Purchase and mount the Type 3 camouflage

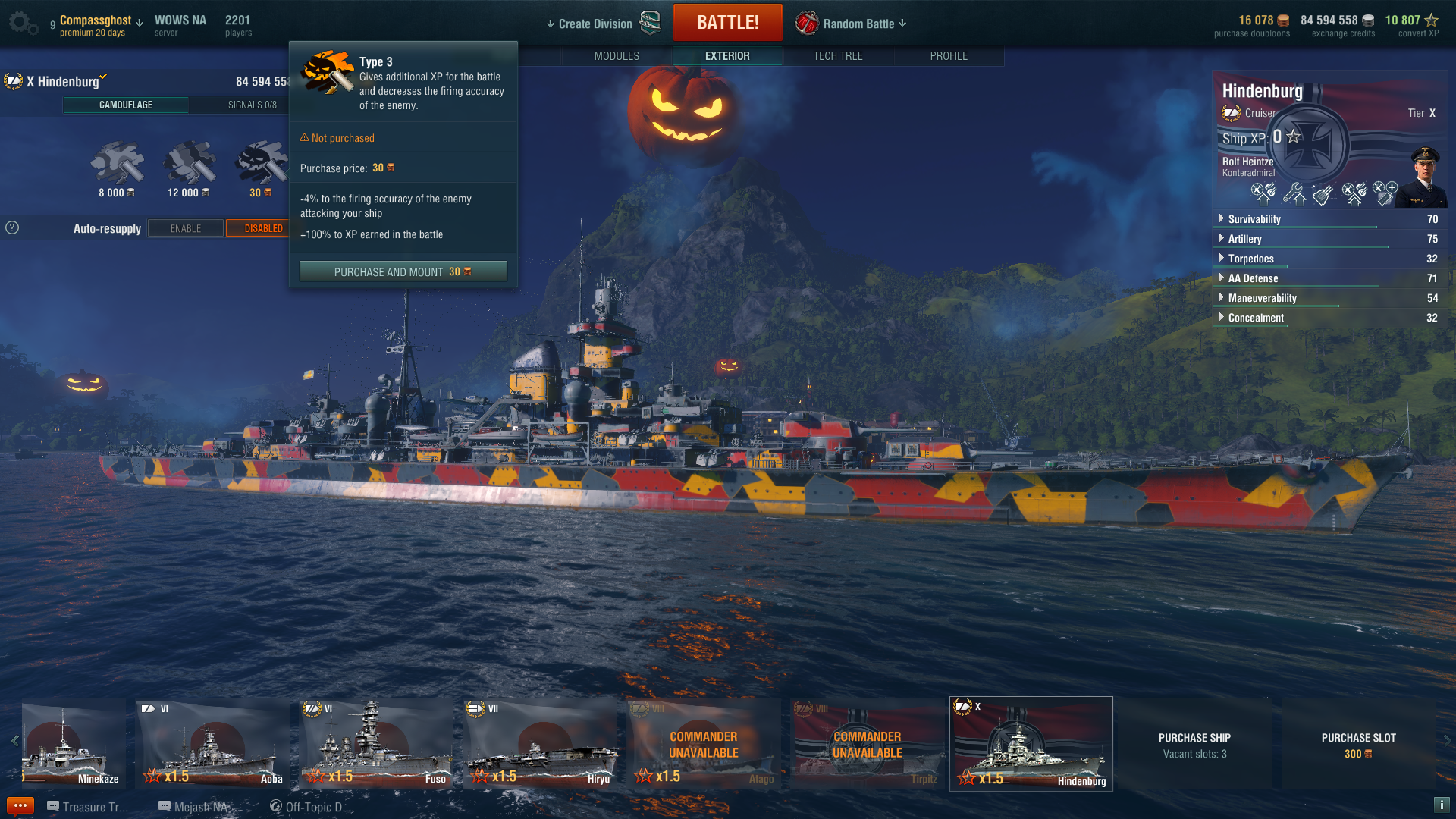click(403, 271)
